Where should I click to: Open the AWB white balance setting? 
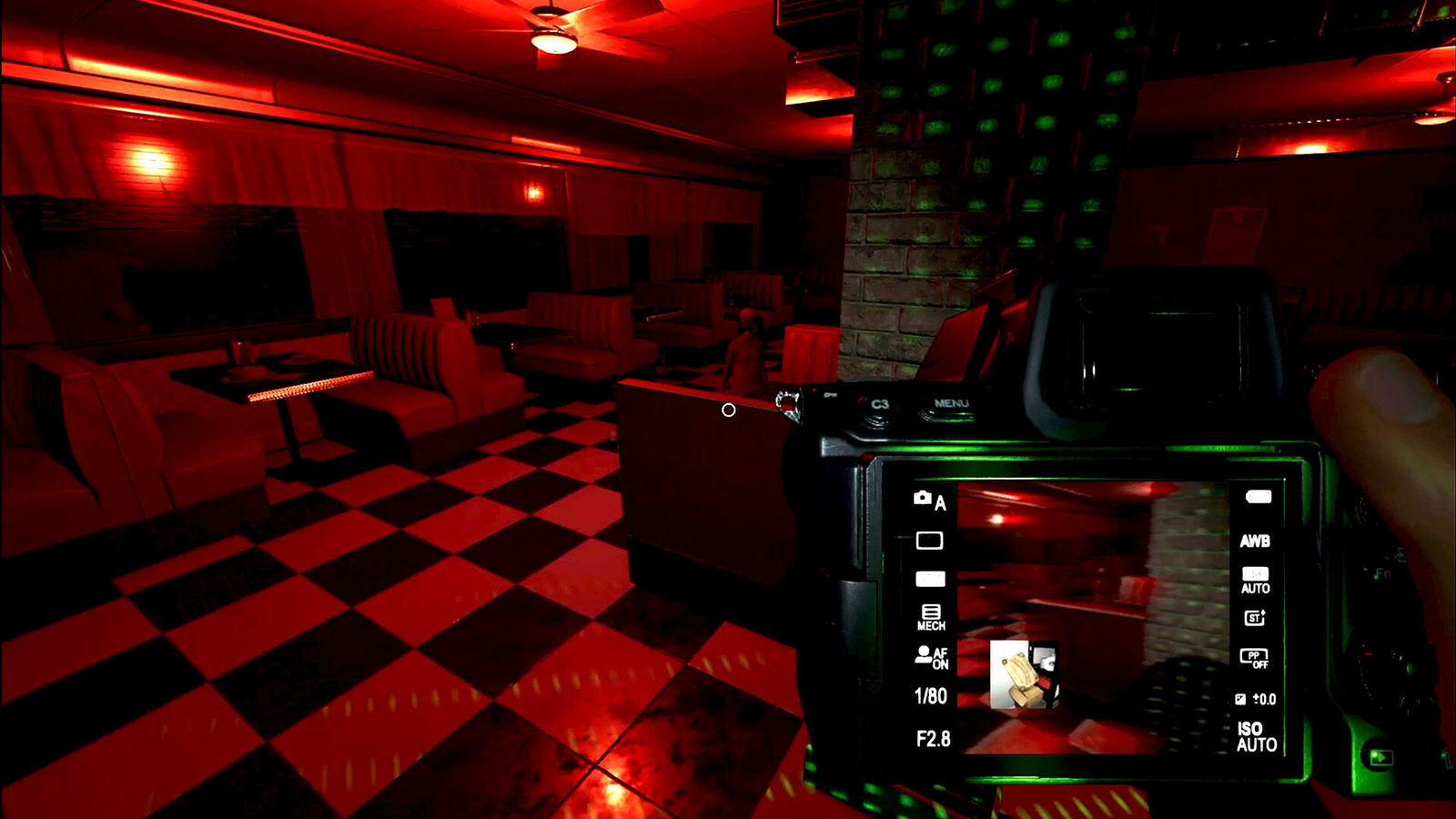[x=1257, y=541]
